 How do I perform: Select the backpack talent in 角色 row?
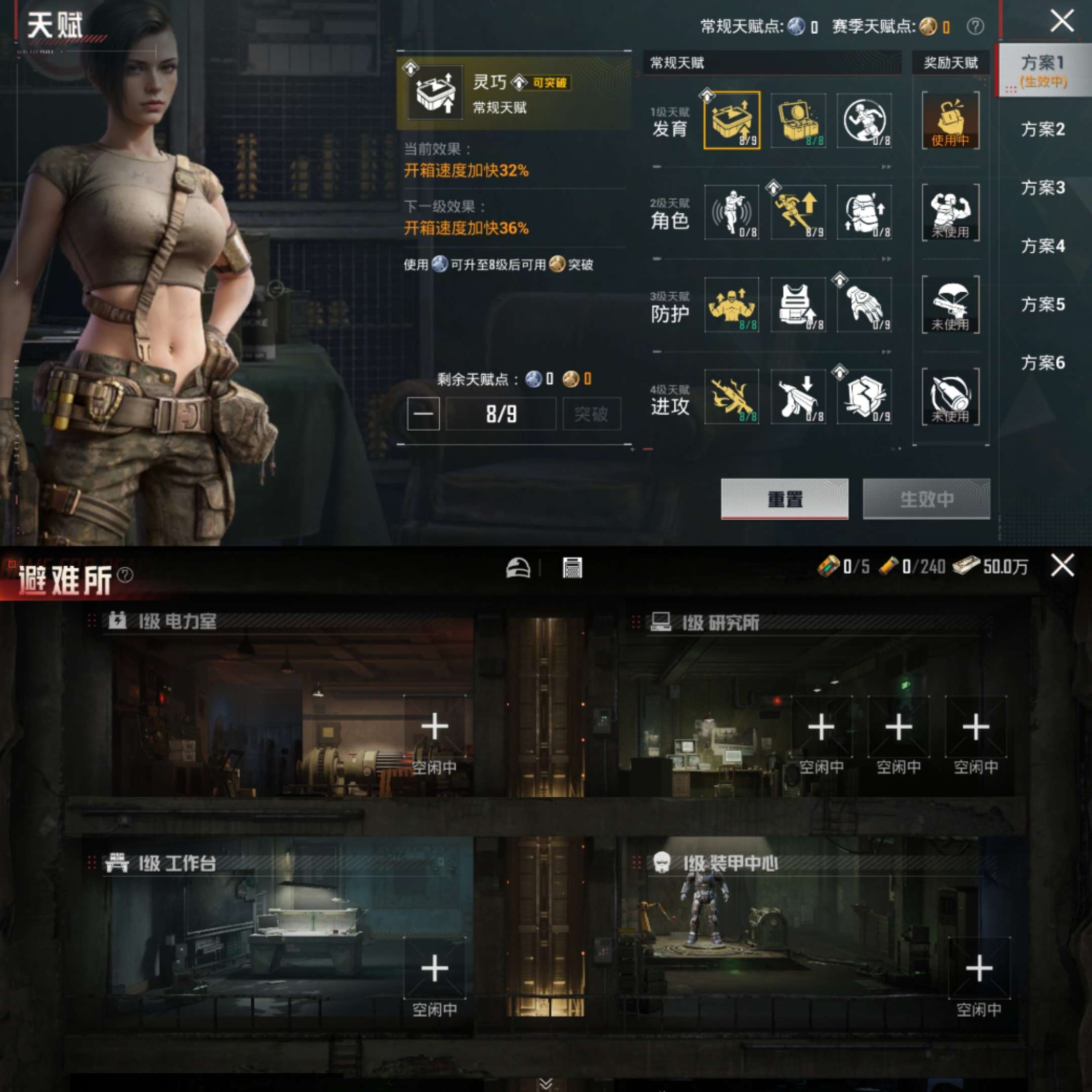coord(864,213)
